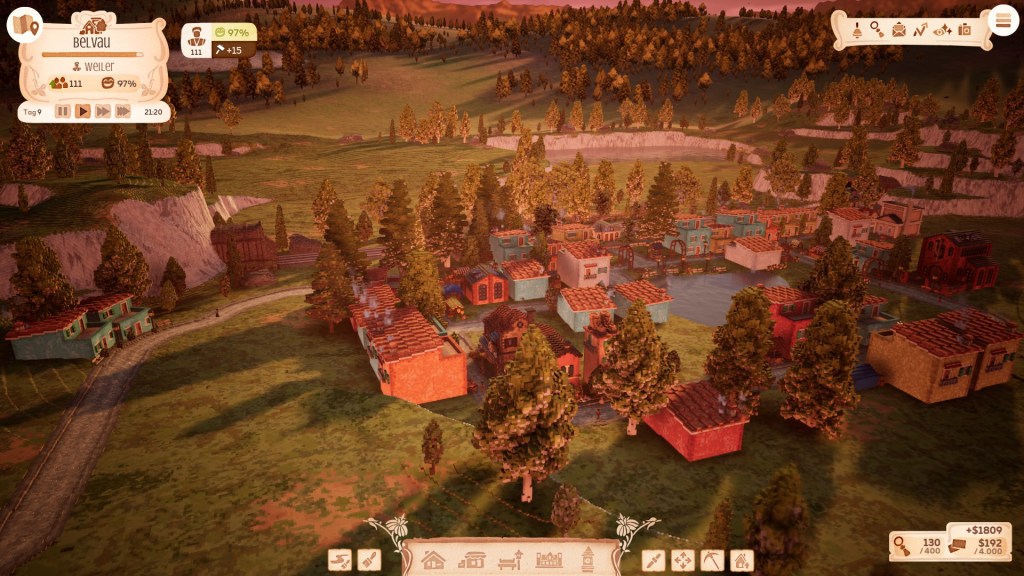Show the statistics trend arrow chart

click(920, 30)
